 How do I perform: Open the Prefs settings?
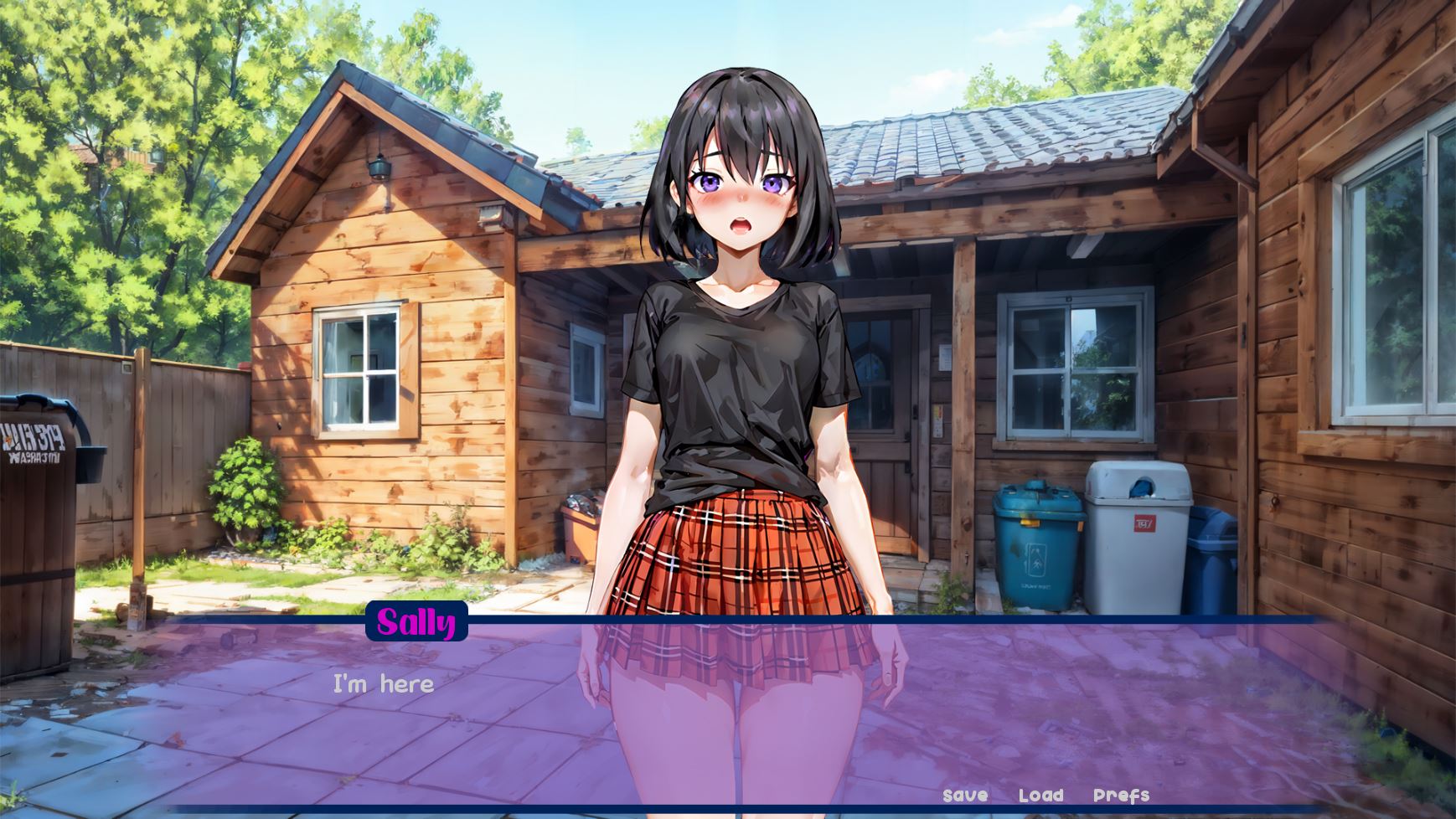point(1121,796)
